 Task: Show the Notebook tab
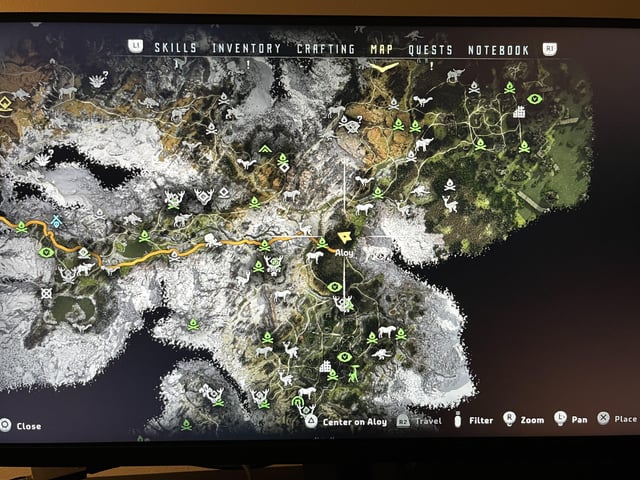[497, 50]
